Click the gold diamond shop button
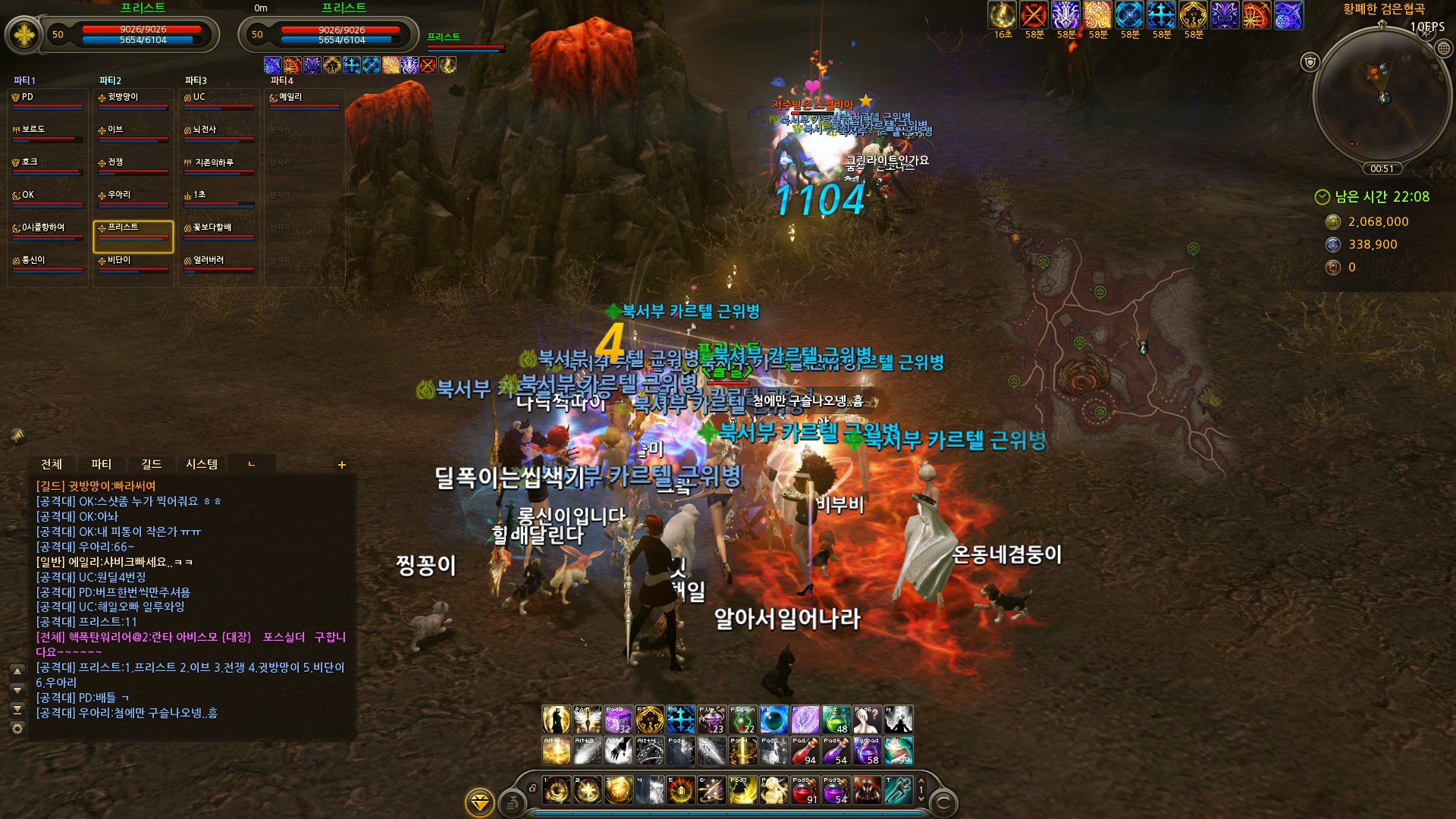The width and height of the screenshot is (1456, 819). 480,802
